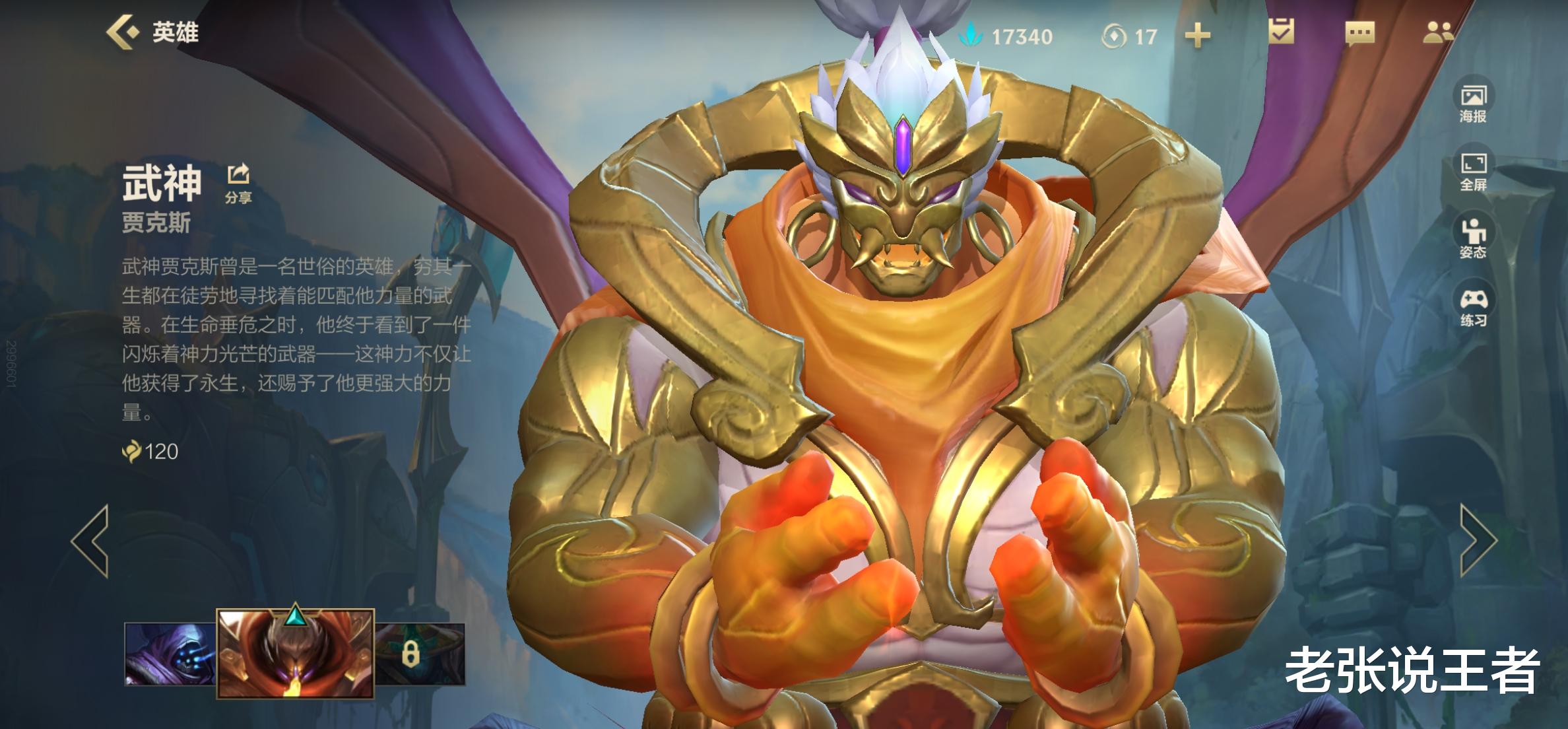Switch to 全屏 fullscreen view

pos(1473,171)
